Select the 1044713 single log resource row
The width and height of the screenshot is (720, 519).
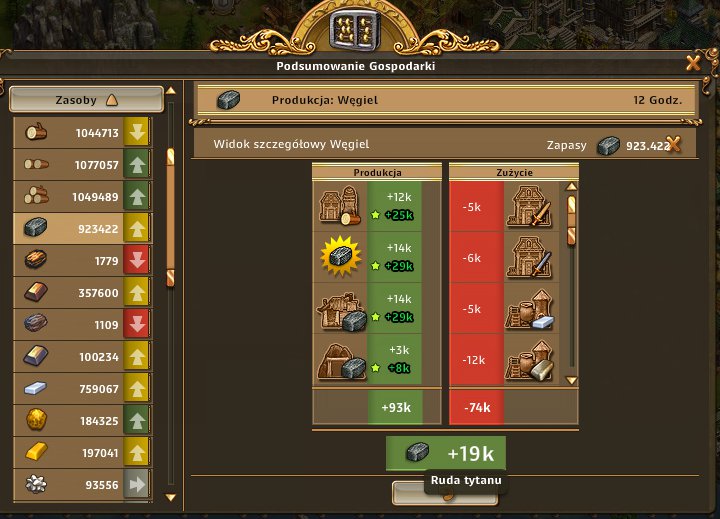pos(81,132)
